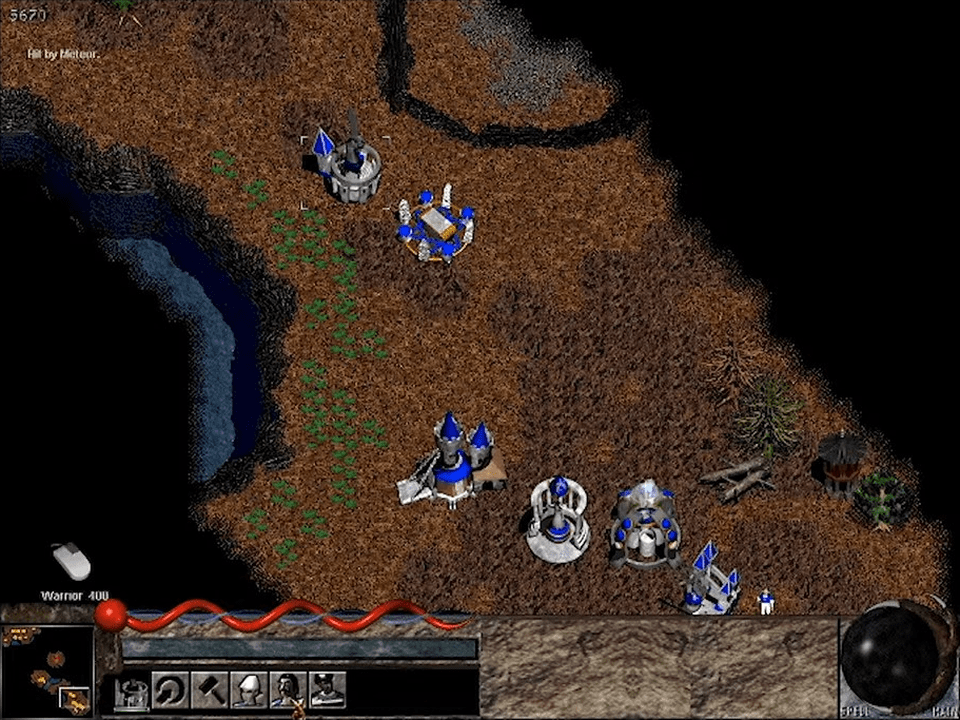Activate the circular arrow command icon
This screenshot has height=720, width=960.
click(x=170, y=690)
